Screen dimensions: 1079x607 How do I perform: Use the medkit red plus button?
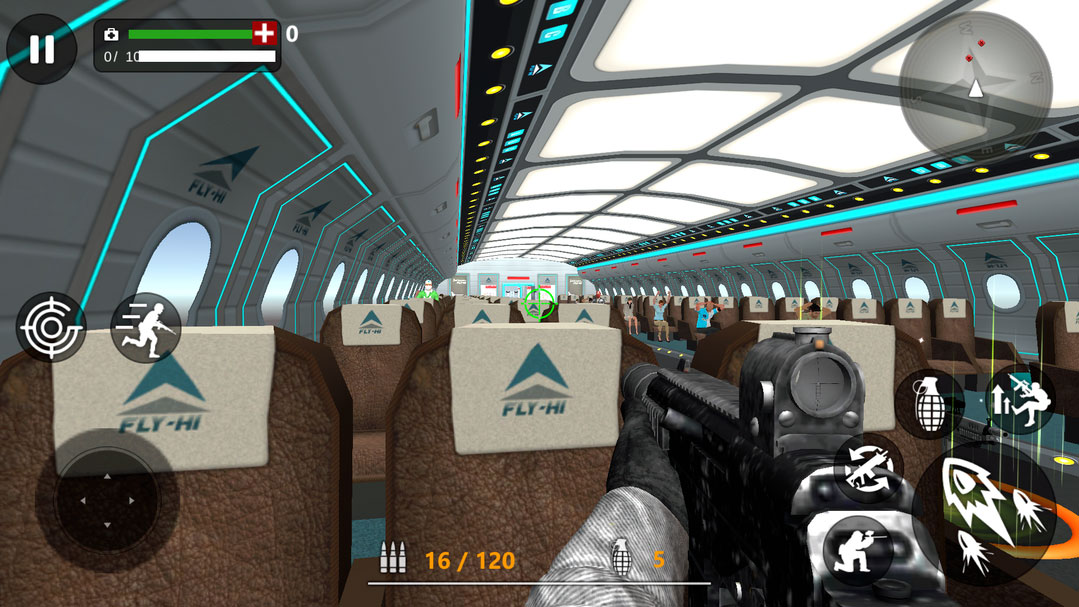[x=264, y=34]
